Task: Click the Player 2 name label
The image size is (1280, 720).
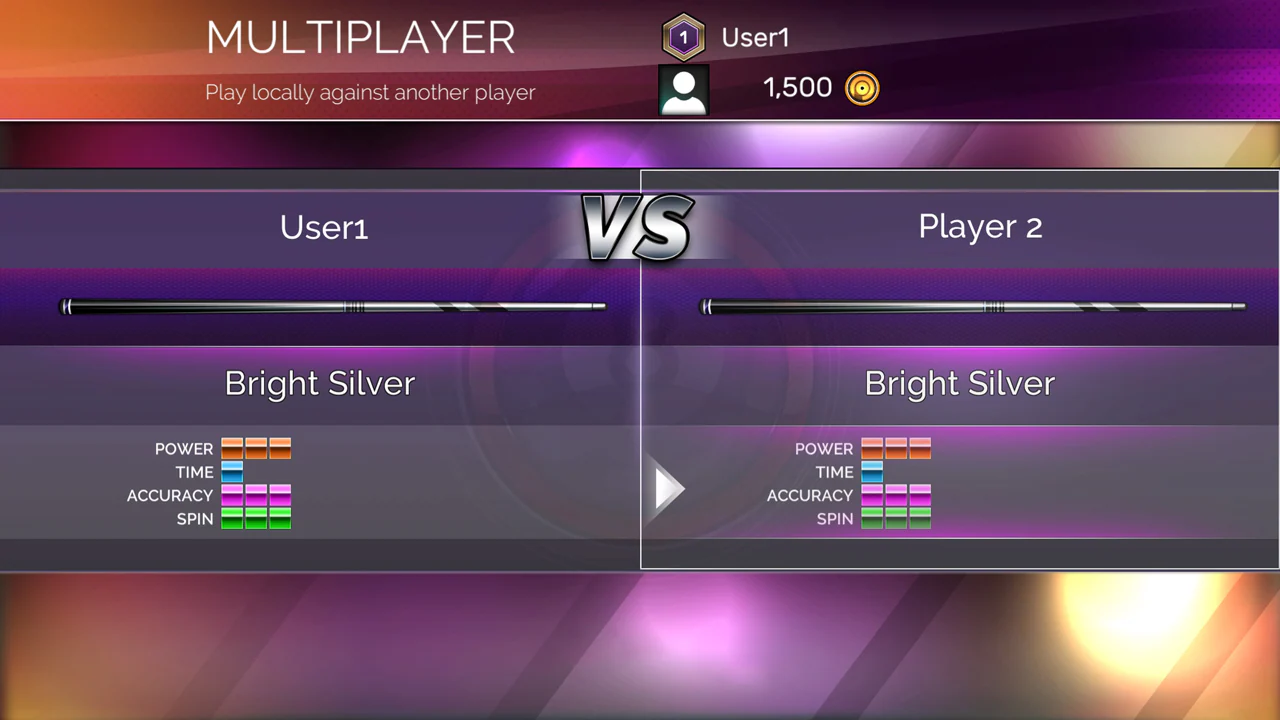Action: click(979, 226)
